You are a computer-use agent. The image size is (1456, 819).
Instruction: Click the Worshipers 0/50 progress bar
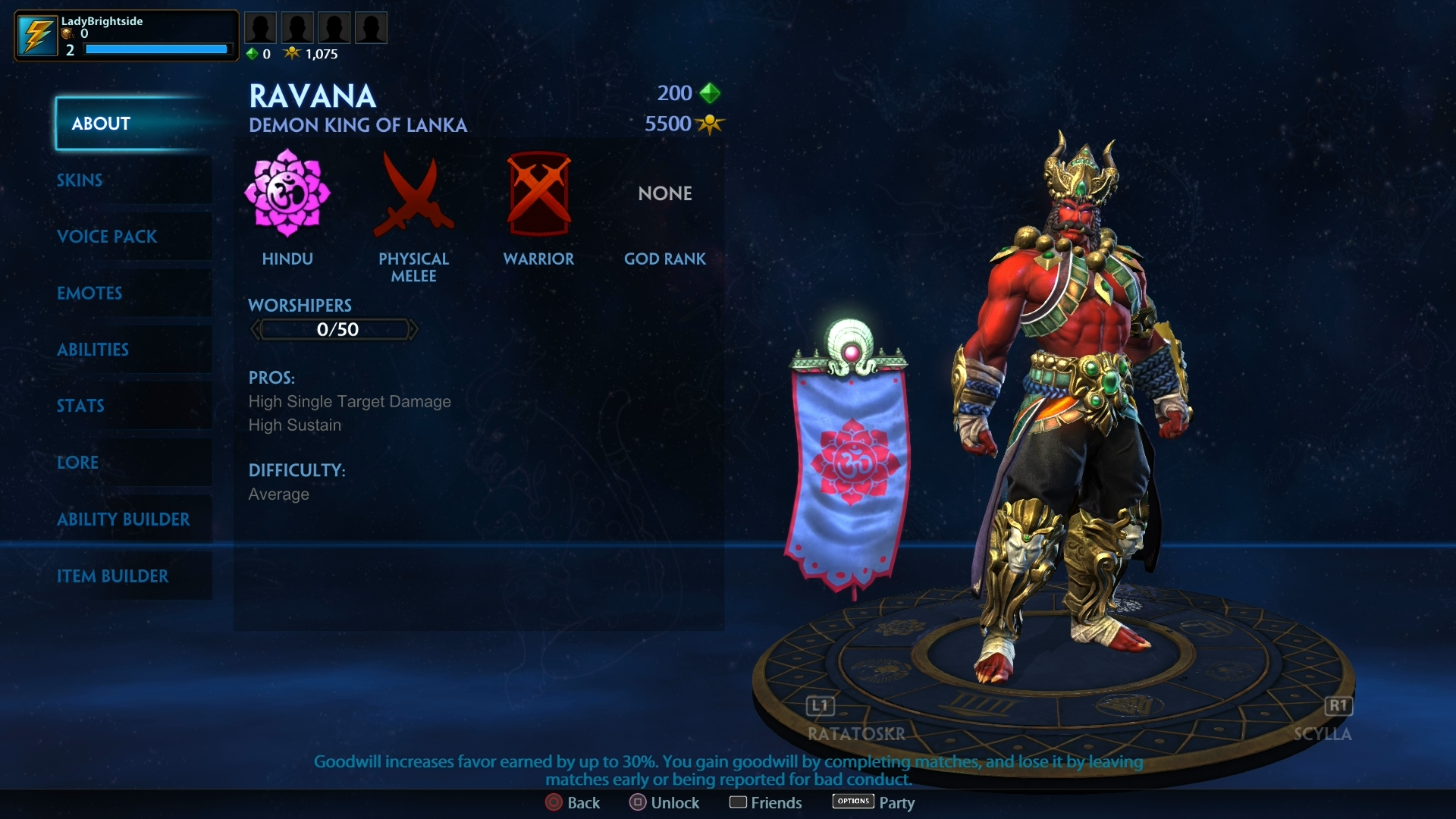tap(334, 328)
